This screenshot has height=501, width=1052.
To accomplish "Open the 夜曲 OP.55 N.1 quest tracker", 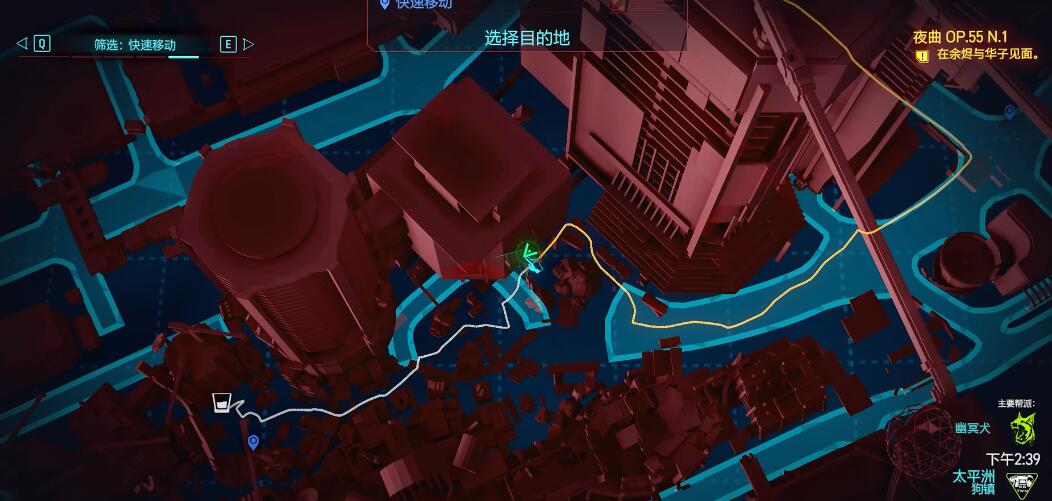I will 958,37.
